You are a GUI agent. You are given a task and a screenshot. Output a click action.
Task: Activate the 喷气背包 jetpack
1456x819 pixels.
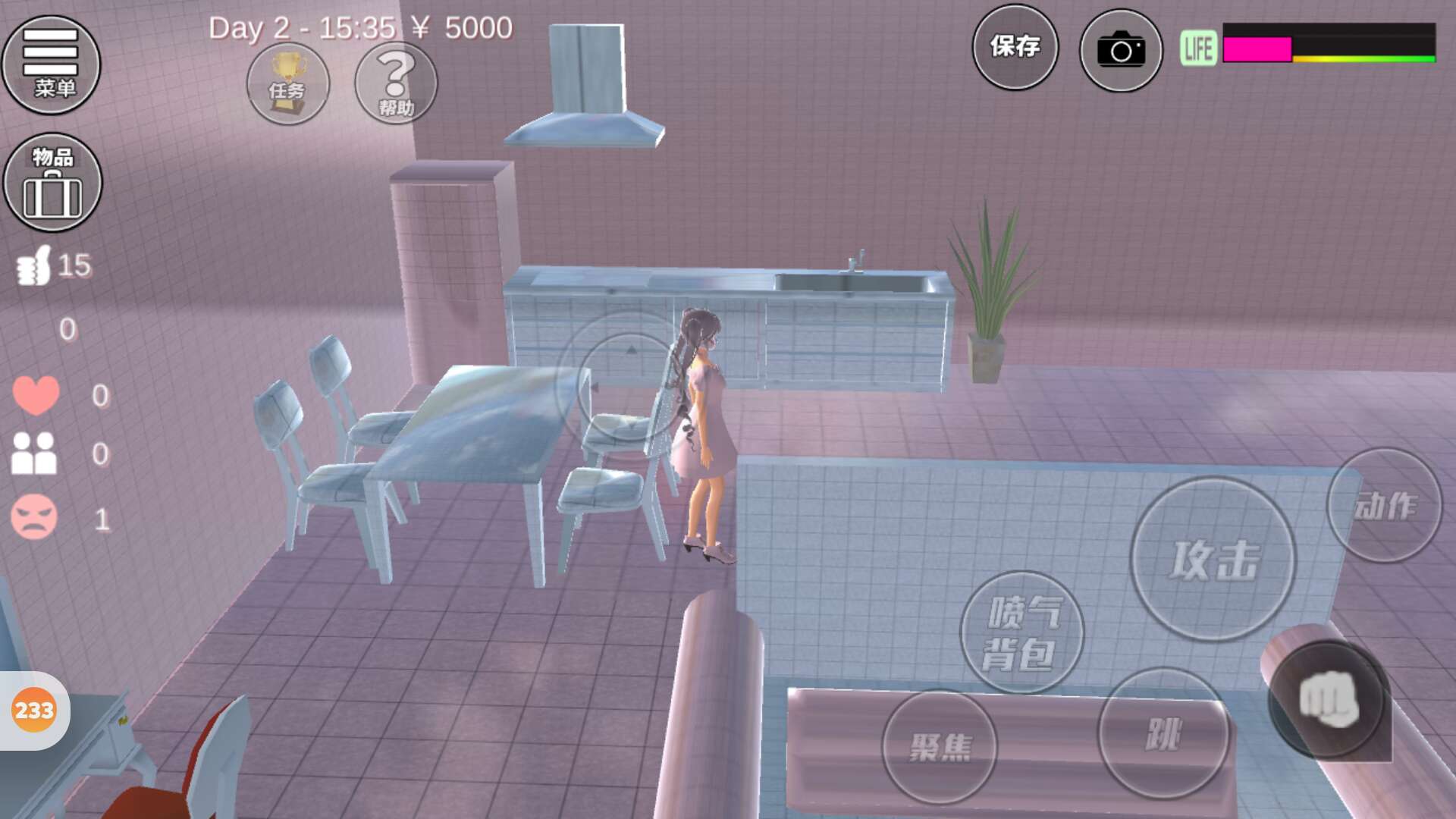(x=1021, y=632)
